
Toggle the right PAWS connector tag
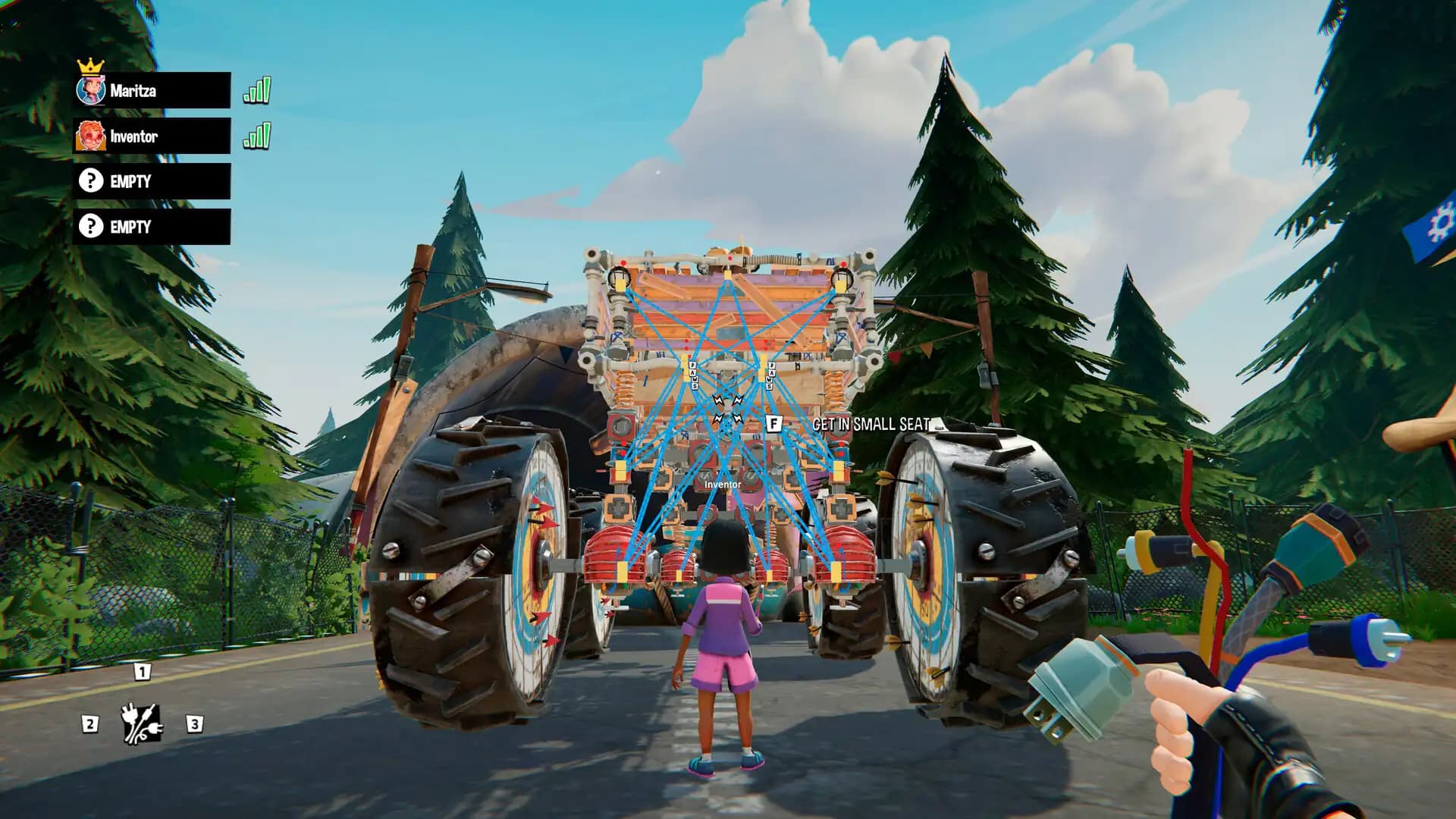770,375
